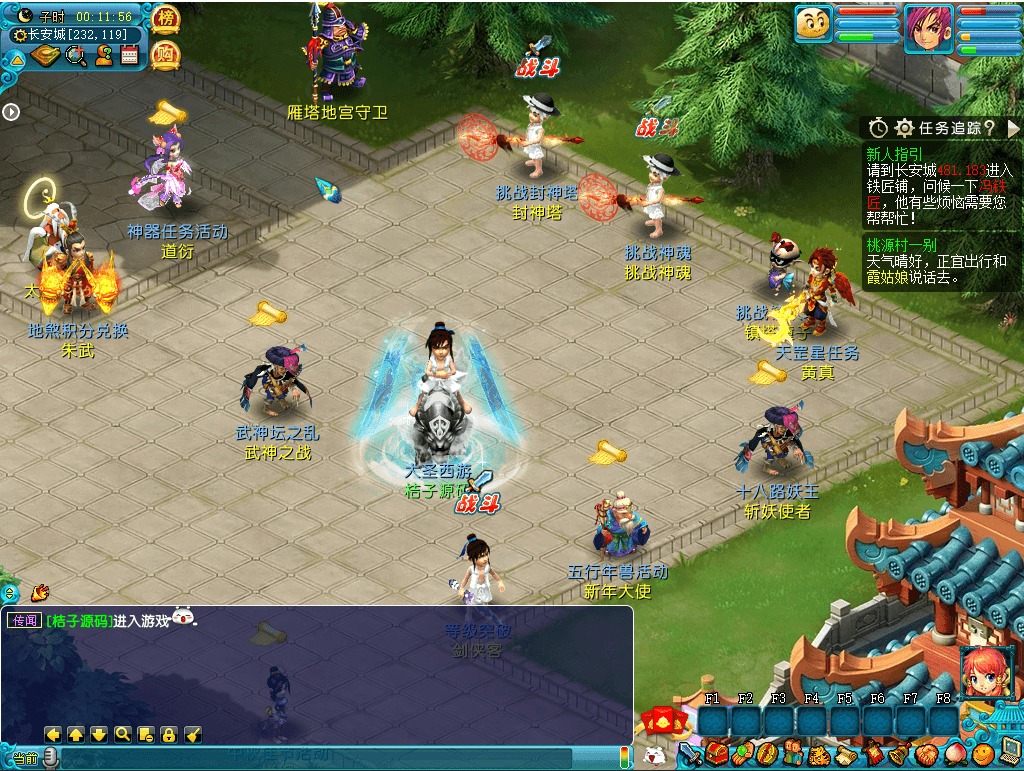This screenshot has height=771, width=1024.
Task: Open the tiger pet menu icon
Action: pyautogui.click(x=819, y=754)
